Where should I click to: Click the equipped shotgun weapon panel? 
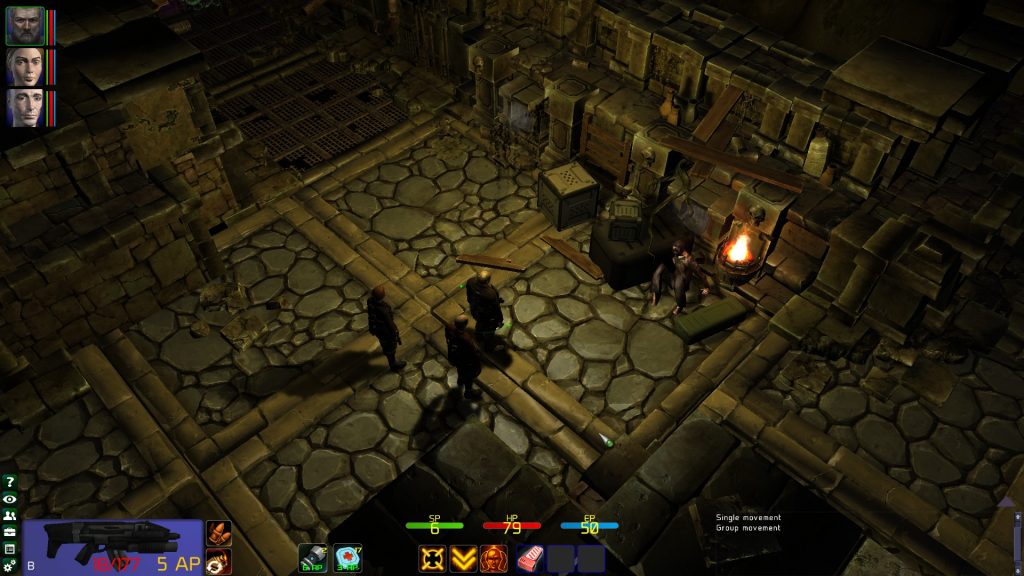click(x=112, y=547)
